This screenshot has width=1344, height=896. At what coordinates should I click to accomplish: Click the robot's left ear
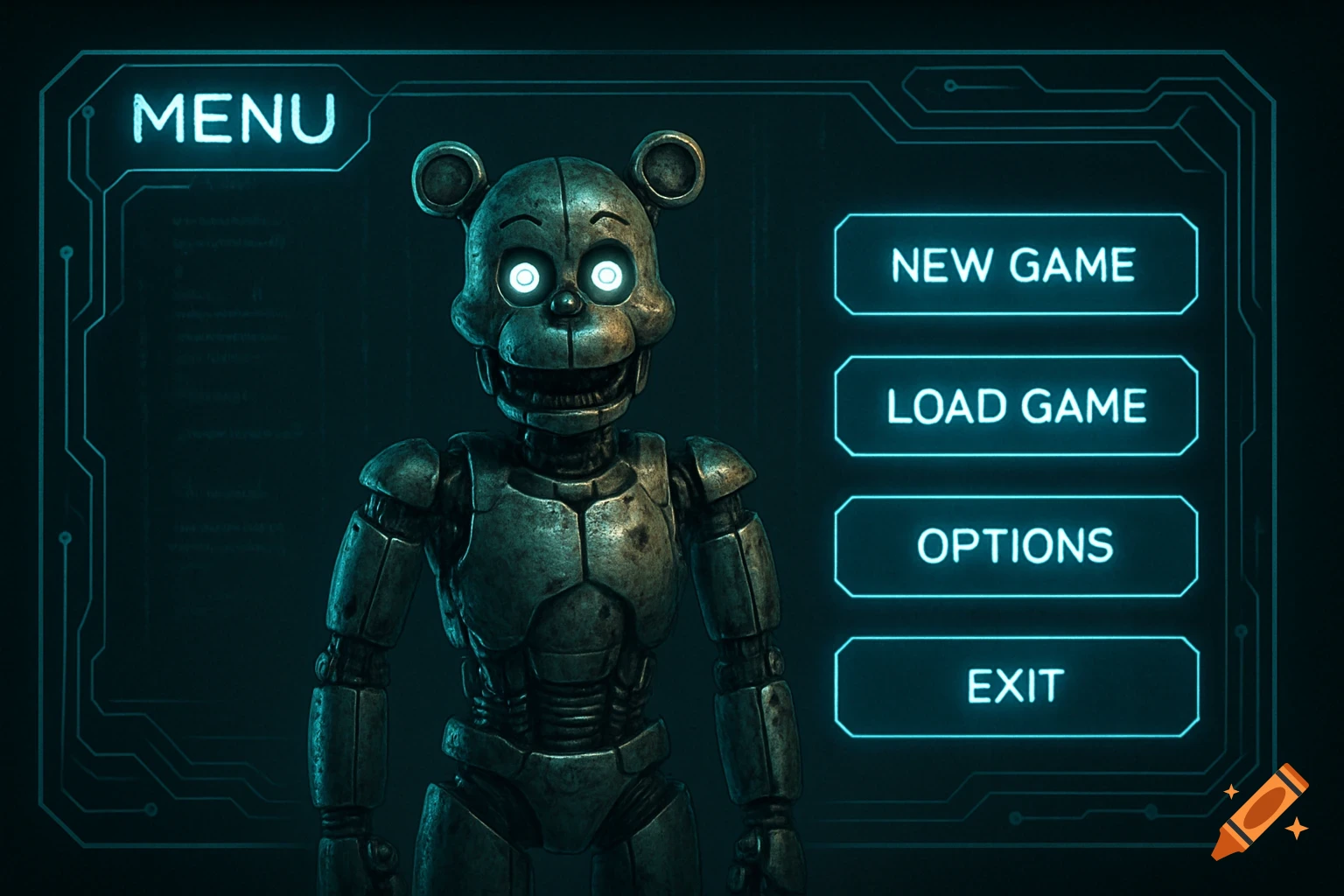[450, 172]
